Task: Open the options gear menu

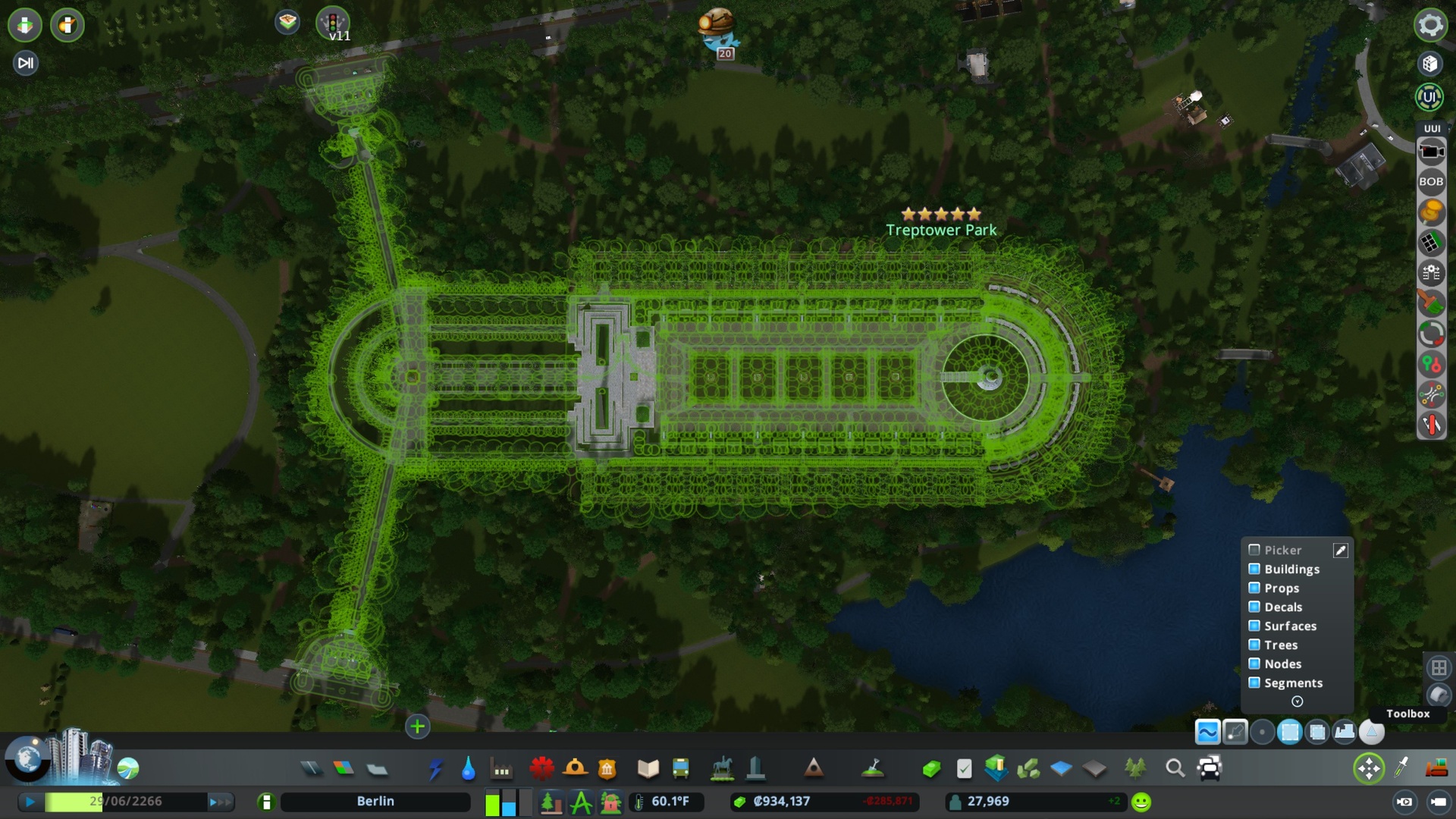Action: click(1430, 25)
